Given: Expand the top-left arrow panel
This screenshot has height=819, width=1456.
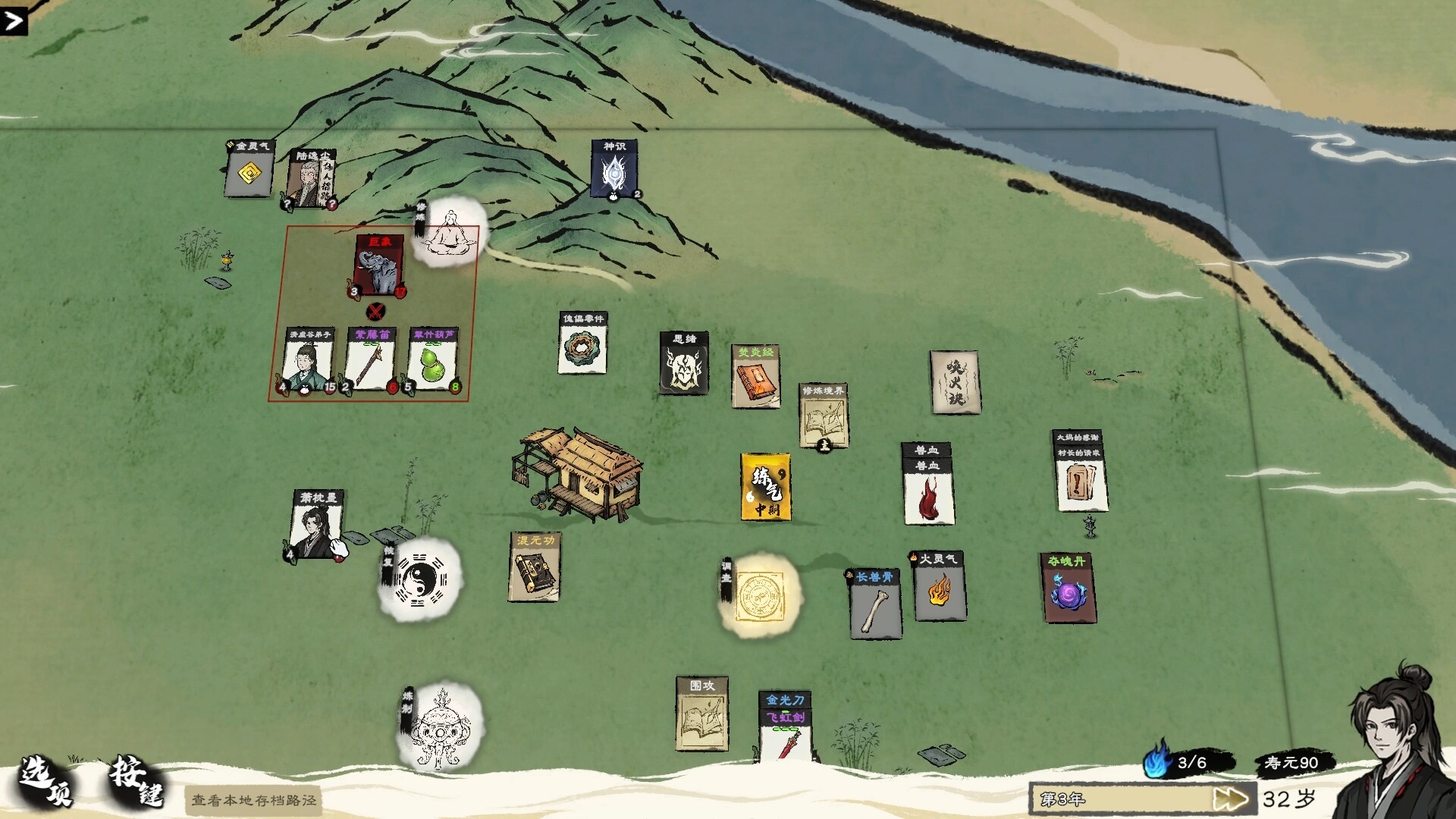Looking at the screenshot, I should 14,20.
